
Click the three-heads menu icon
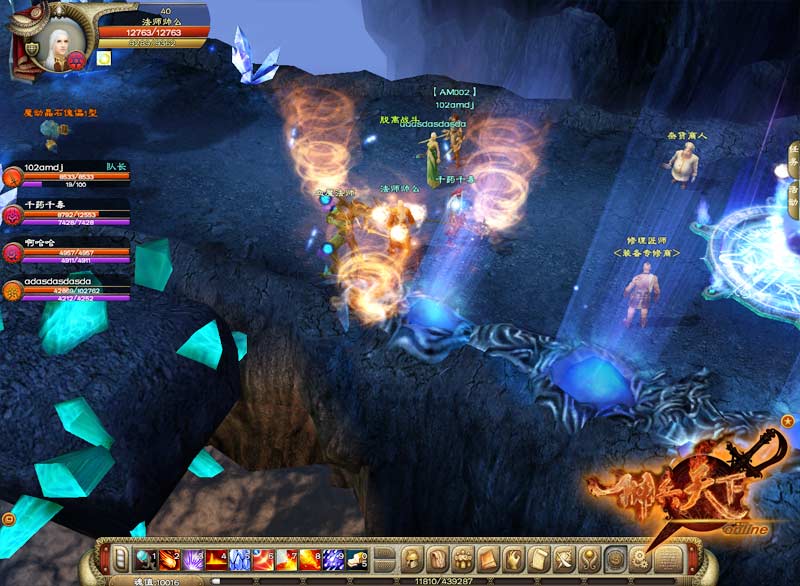coord(462,558)
